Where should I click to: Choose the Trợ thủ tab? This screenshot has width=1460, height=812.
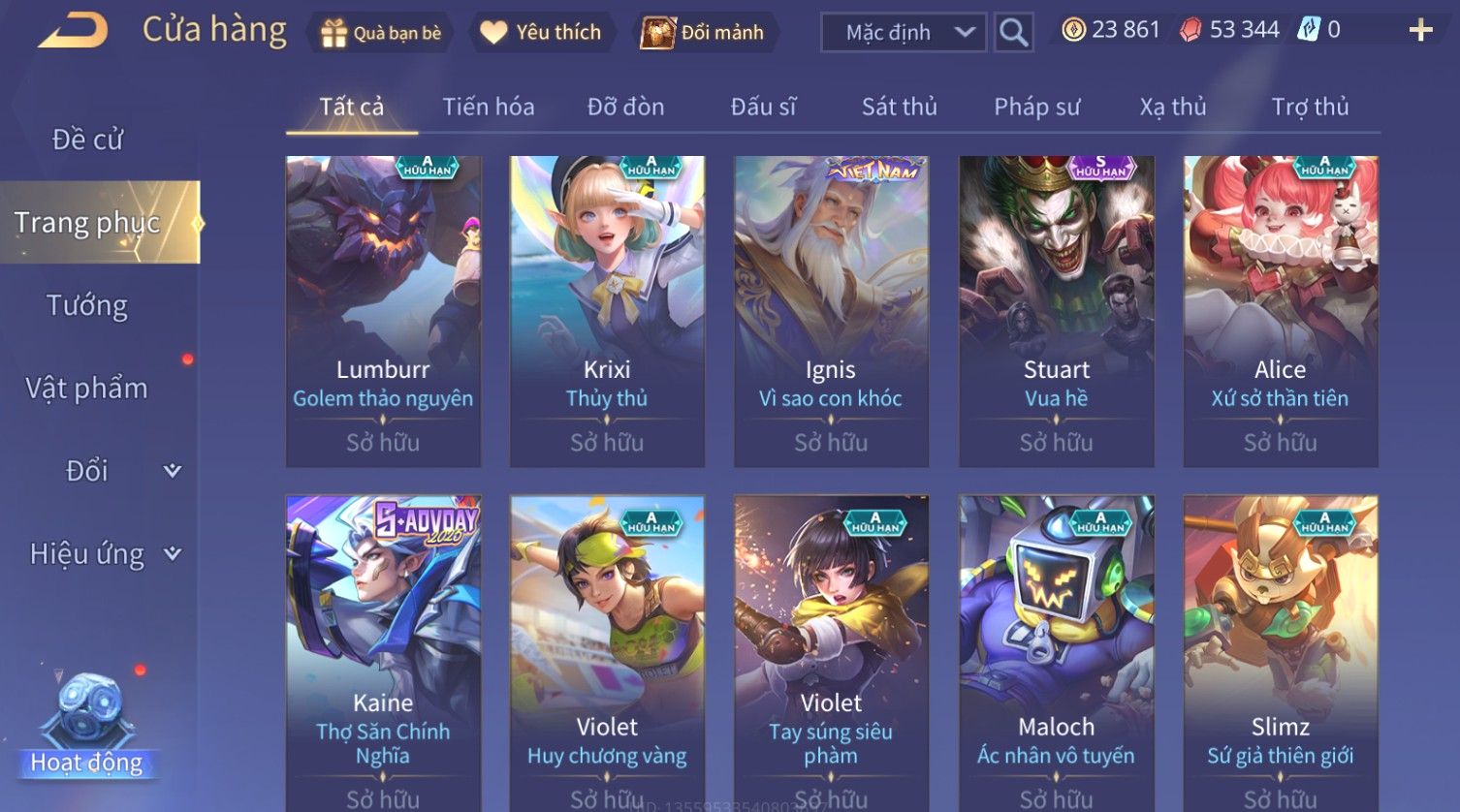1310,107
